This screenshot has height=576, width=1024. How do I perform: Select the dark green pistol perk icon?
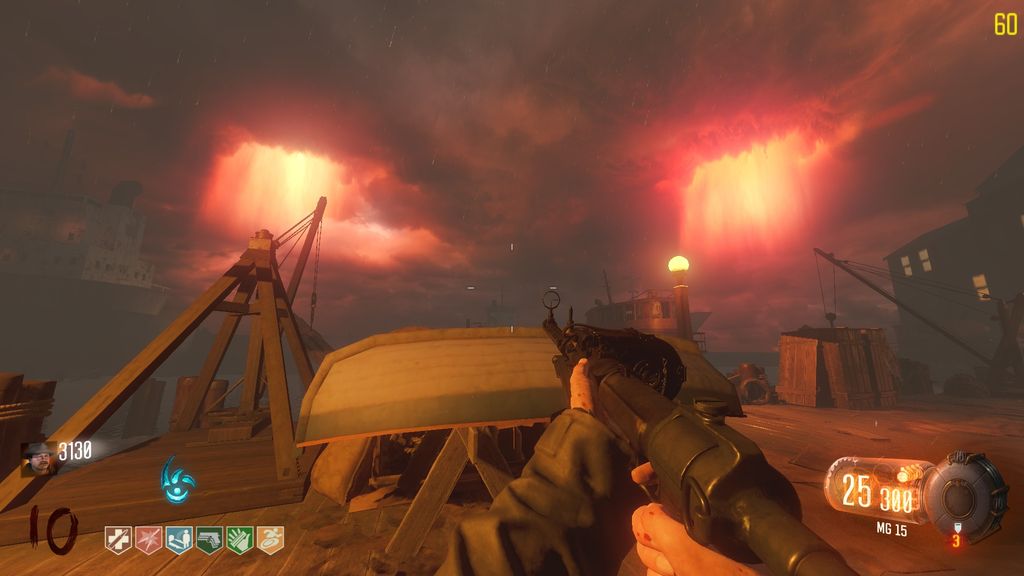[x=209, y=540]
